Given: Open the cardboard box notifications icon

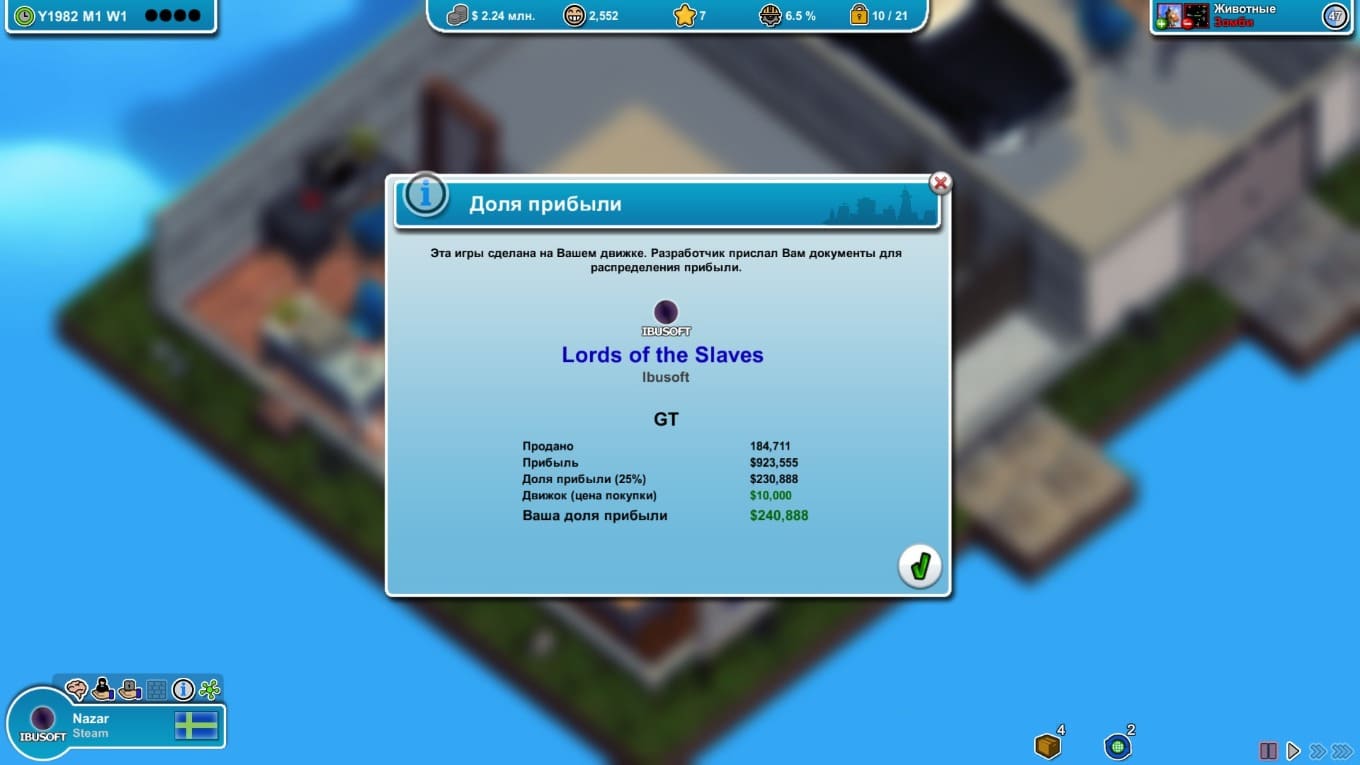Looking at the screenshot, I should click(x=1047, y=746).
